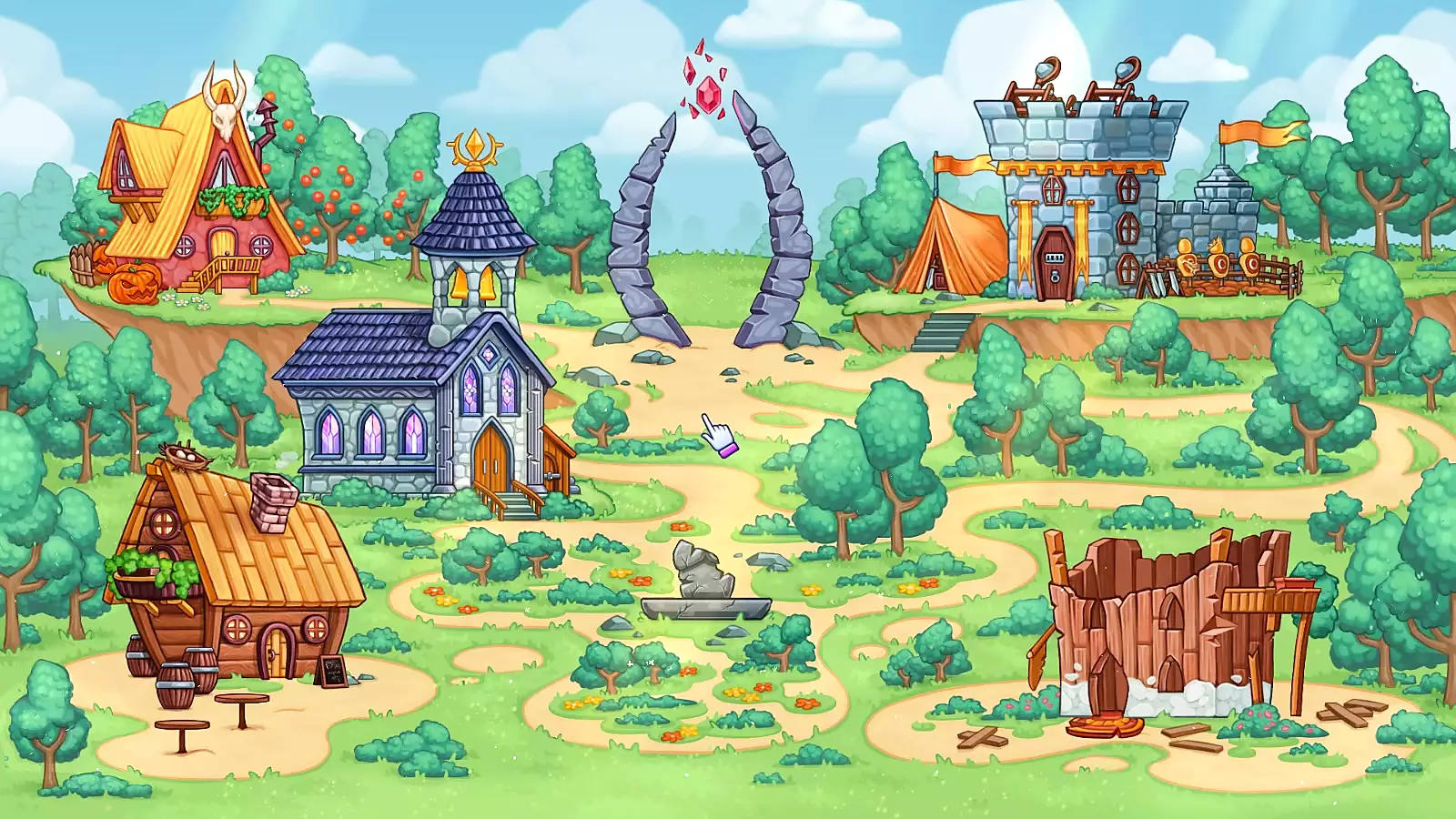Visit the stone castle tower with catapults
This screenshot has width=1456, height=819.
coord(1078,200)
